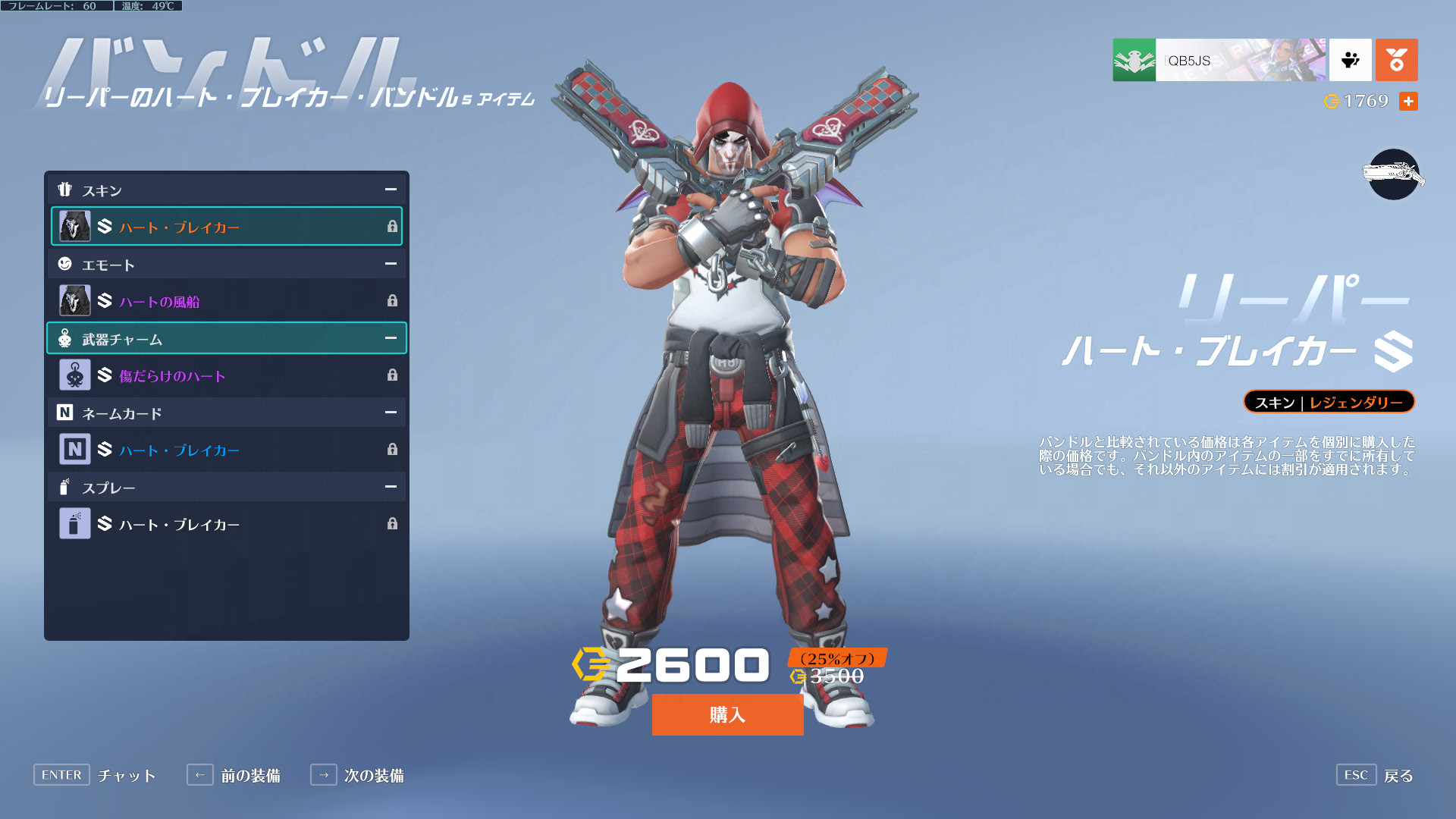Select the ハート・ブレイカー name card item
Screen dimensions: 1456x819
227,450
